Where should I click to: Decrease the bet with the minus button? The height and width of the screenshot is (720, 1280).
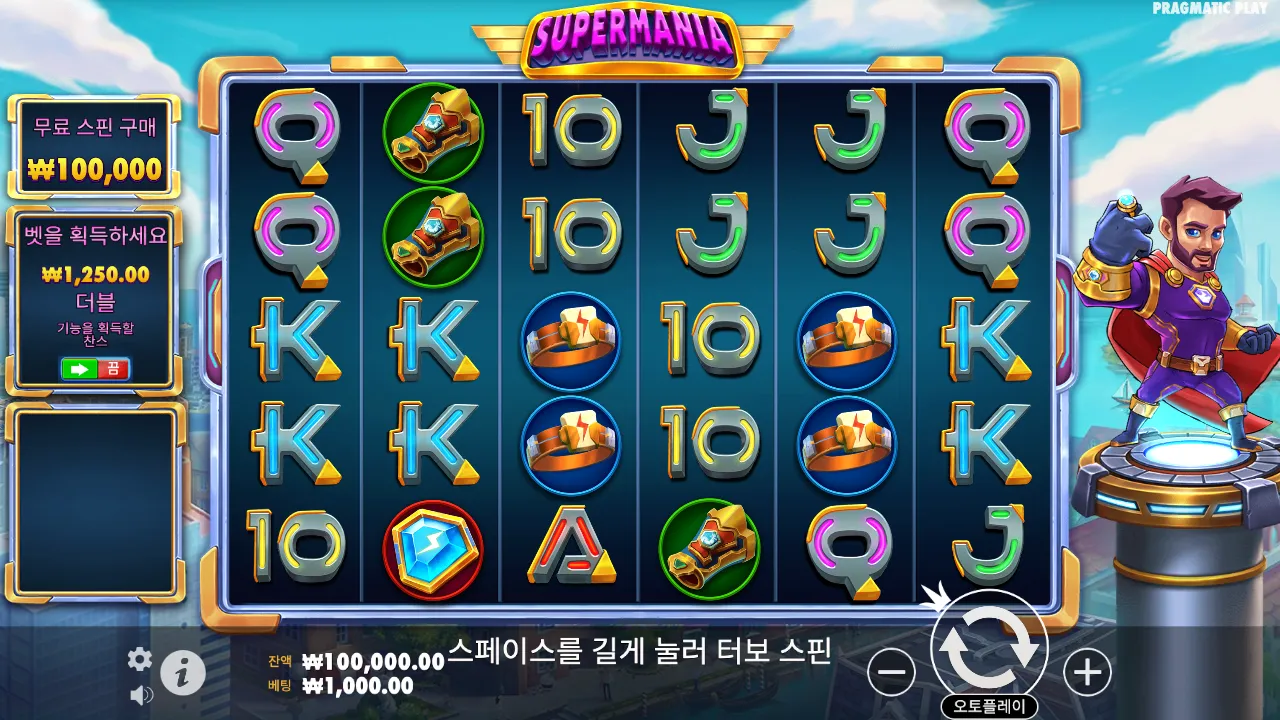(890, 671)
